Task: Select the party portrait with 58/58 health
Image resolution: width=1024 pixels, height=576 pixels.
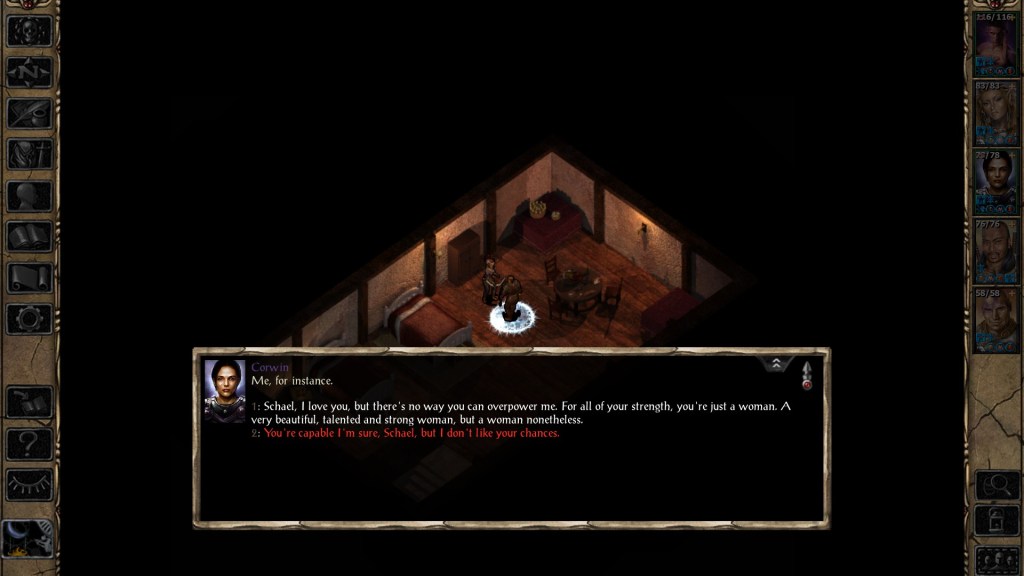Action: (x=996, y=319)
